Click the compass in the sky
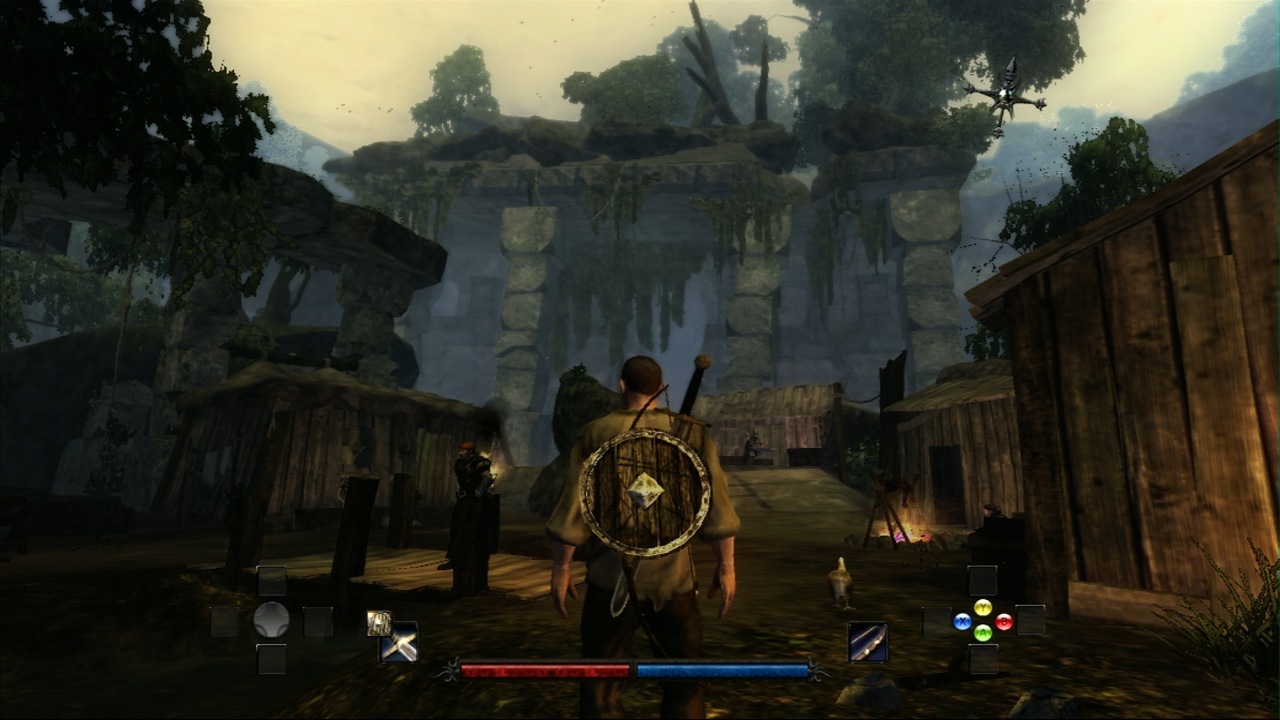The height and width of the screenshot is (720, 1280). pos(1006,96)
